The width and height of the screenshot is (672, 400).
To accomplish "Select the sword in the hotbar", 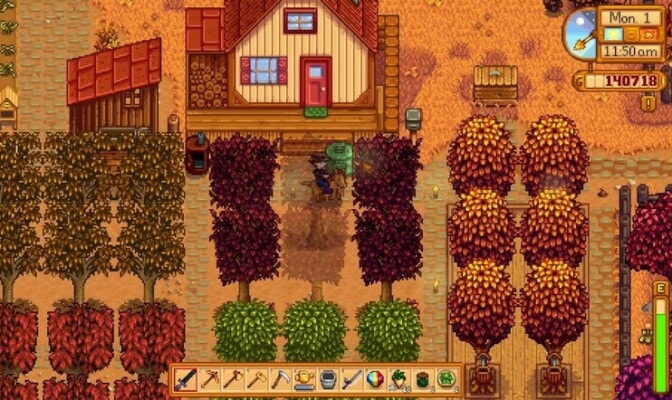I will click(x=186, y=380).
